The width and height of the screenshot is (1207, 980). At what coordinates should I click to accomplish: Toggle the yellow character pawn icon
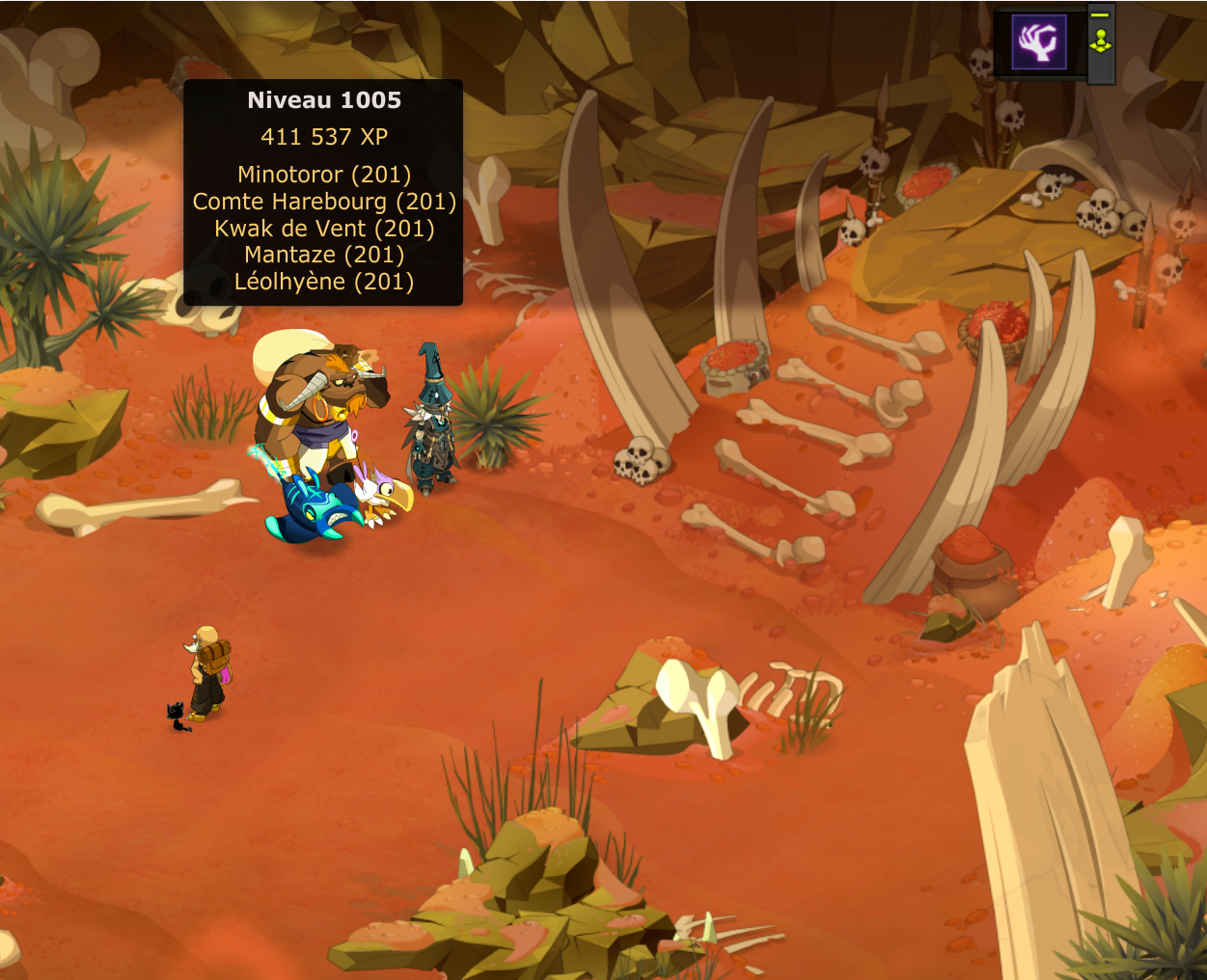click(1100, 42)
